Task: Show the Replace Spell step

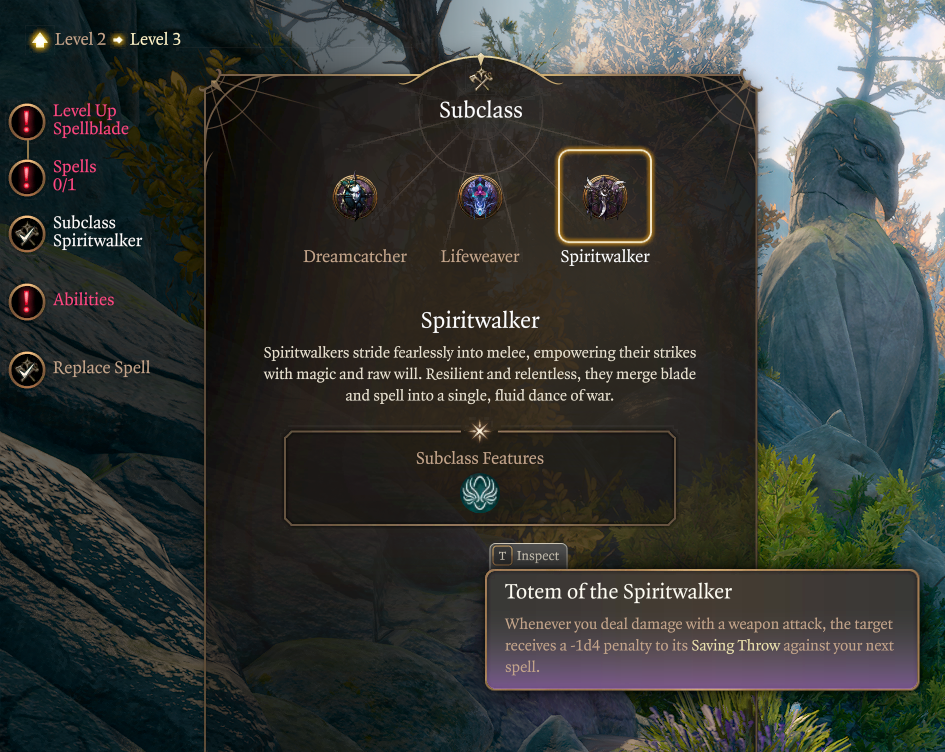Action: (x=27, y=369)
